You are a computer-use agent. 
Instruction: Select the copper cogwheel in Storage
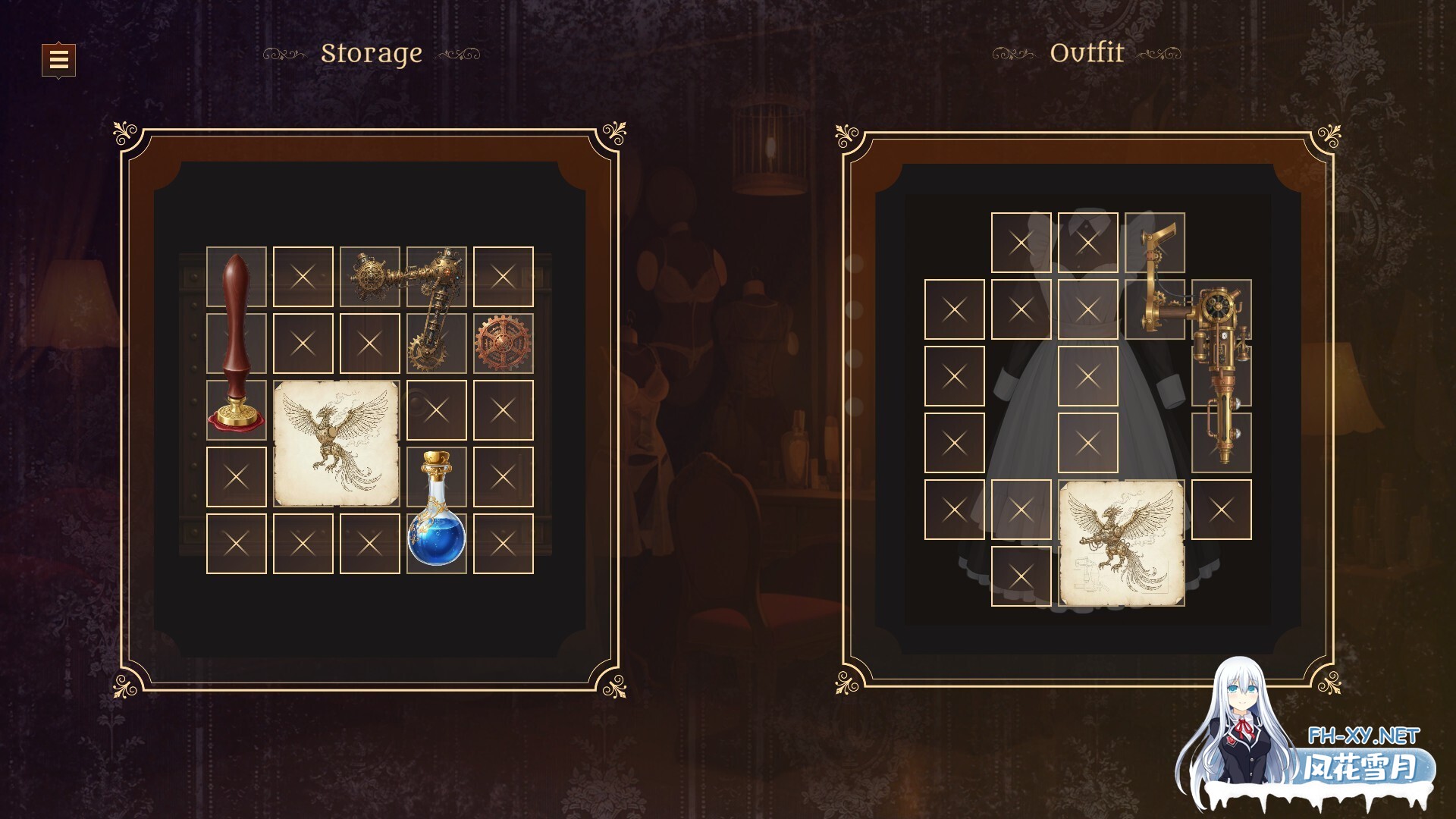(x=503, y=344)
